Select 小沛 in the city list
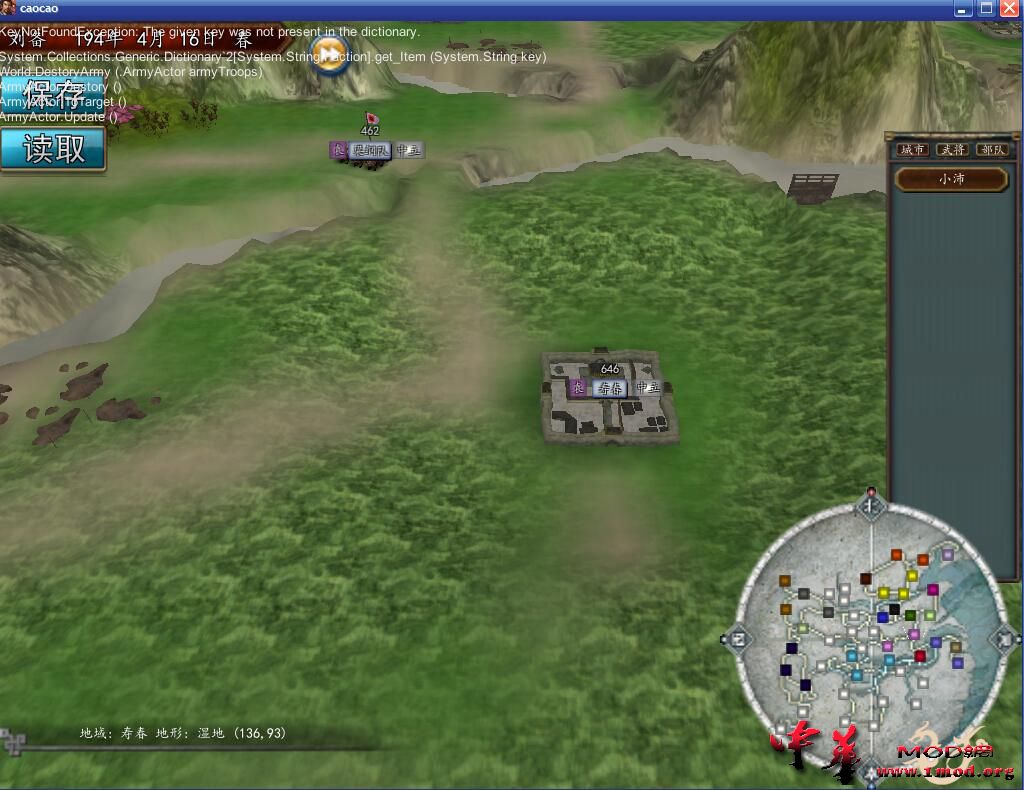1024x790 pixels. coord(951,180)
